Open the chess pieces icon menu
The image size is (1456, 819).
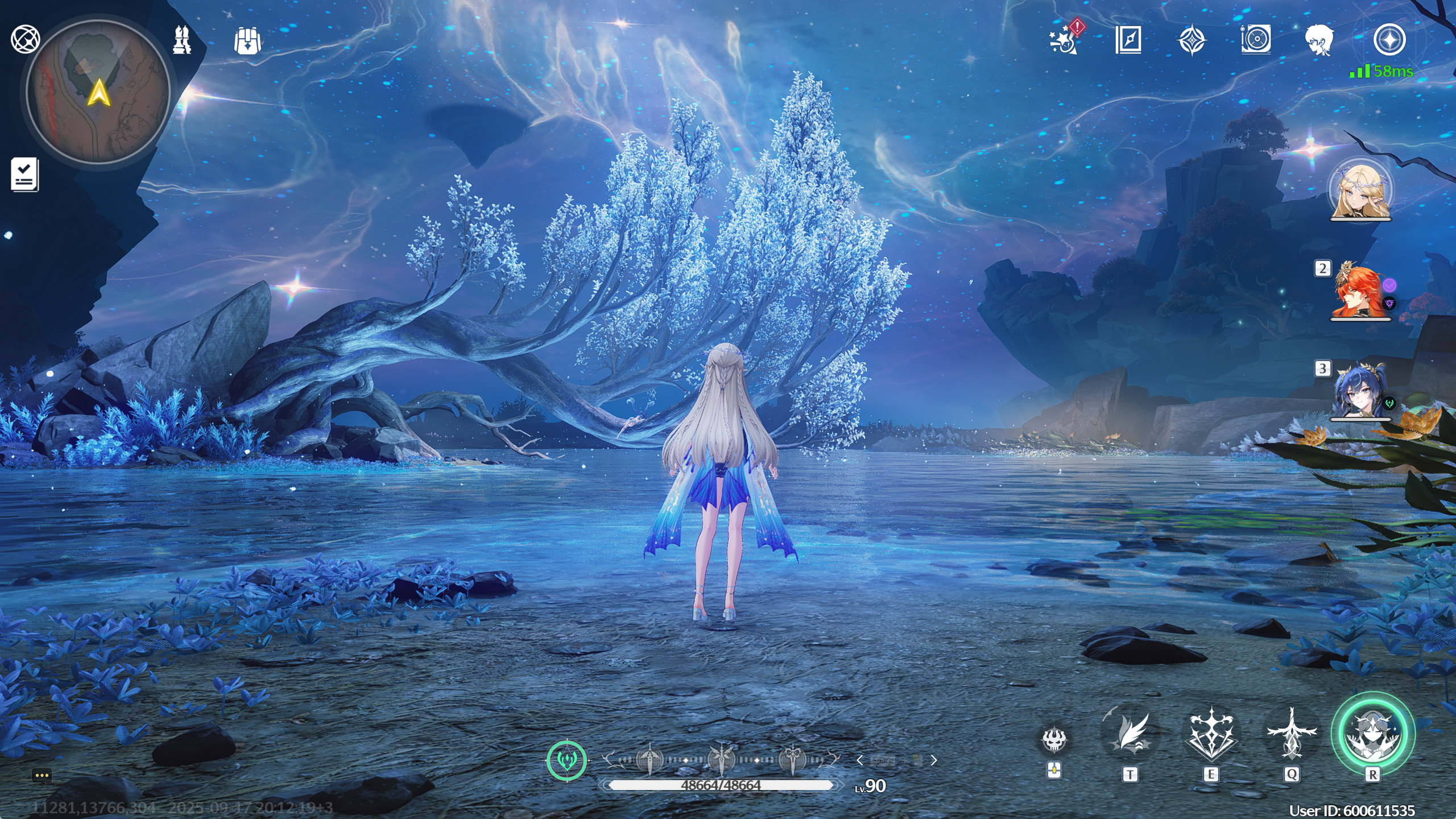pyautogui.click(x=182, y=40)
